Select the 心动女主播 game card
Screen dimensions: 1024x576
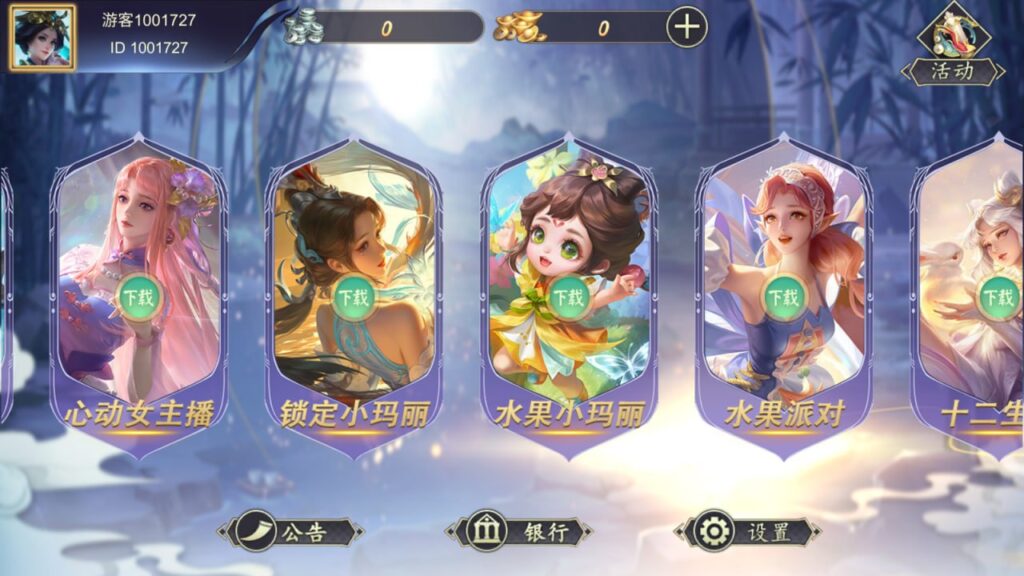139,230
